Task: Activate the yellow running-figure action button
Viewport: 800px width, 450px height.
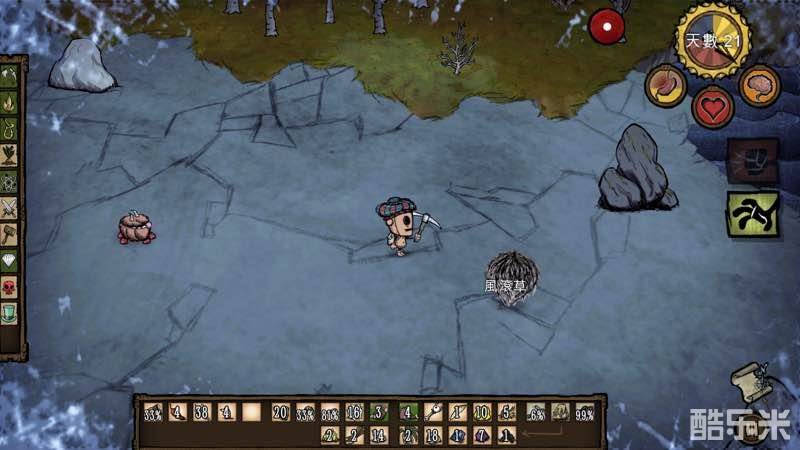Action: (x=752, y=213)
